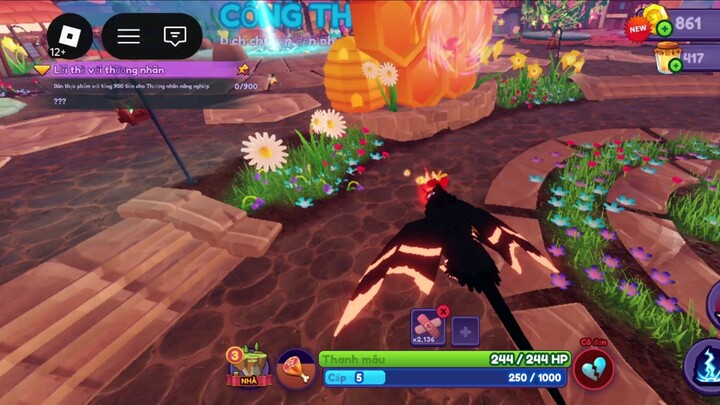Select the bandage item slot
Screen dimensions: 720x405
[428, 327]
